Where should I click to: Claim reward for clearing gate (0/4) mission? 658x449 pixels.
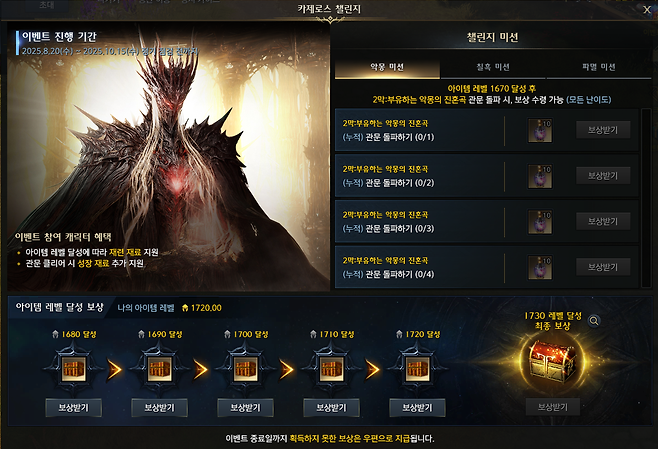point(603,267)
